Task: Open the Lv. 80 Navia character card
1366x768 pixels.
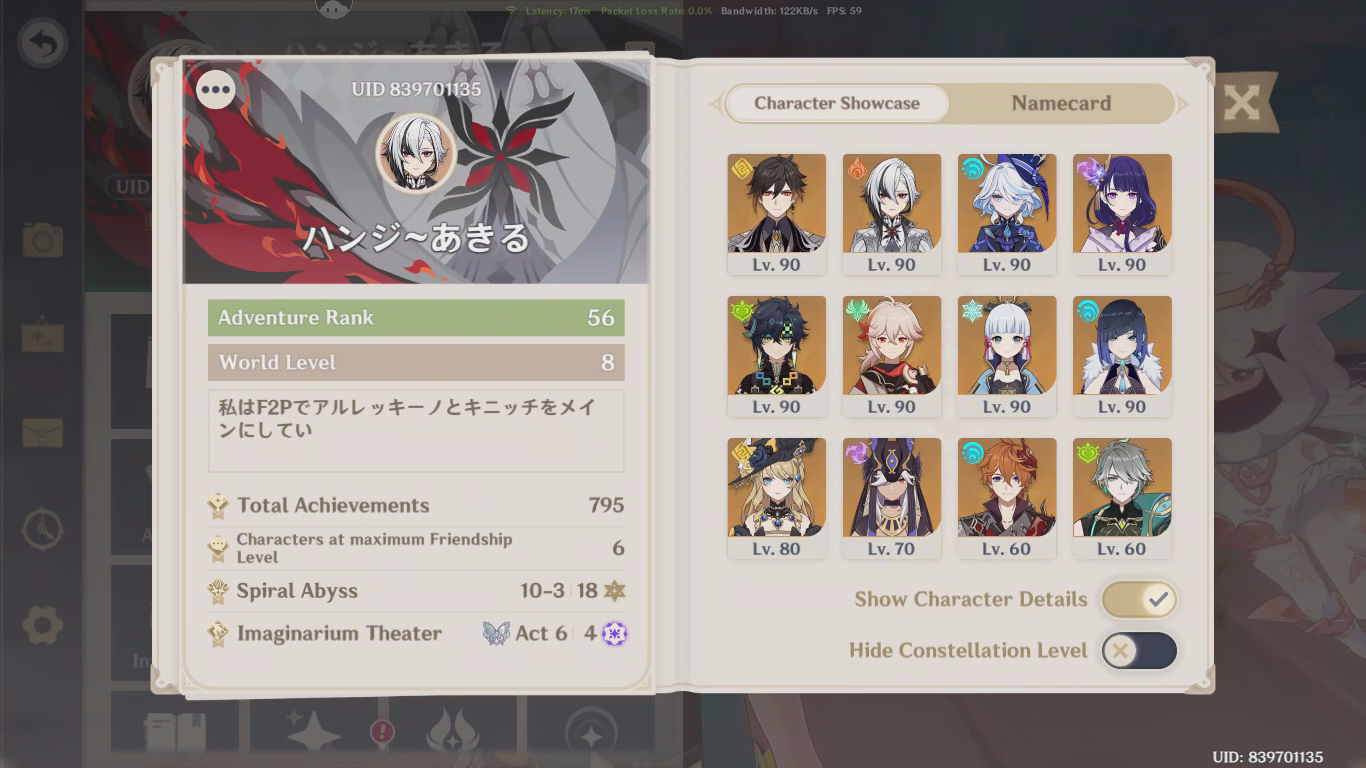Action: point(776,488)
